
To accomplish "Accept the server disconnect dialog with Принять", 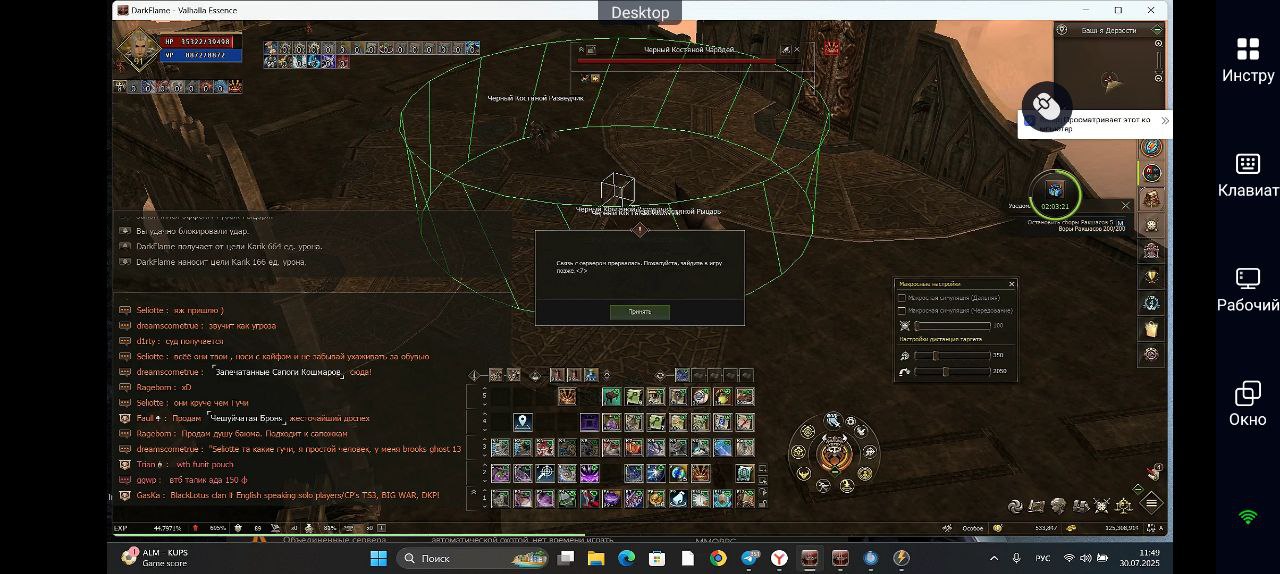I will 639,312.
